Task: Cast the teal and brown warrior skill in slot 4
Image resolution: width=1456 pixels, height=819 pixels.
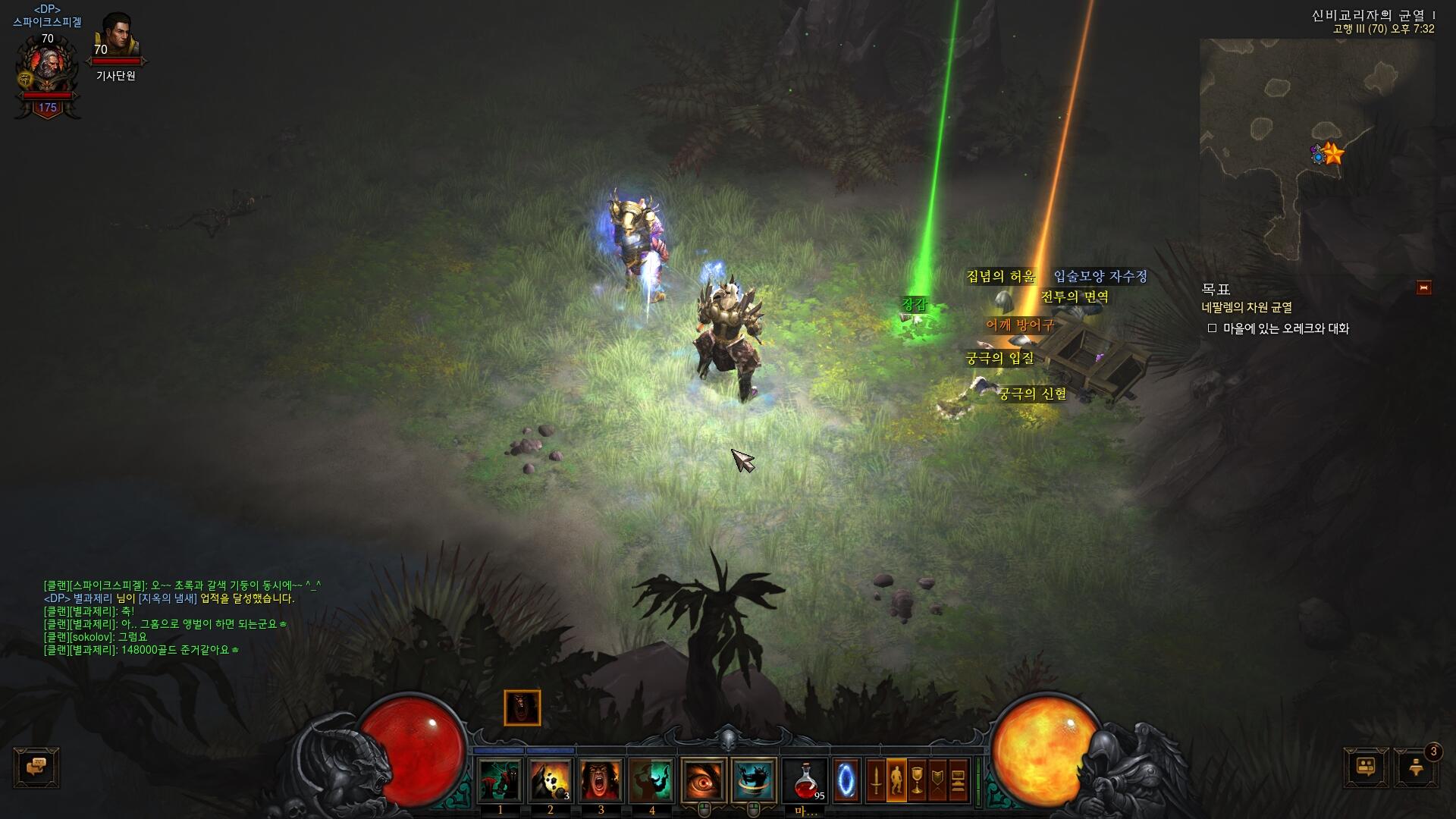Action: [x=651, y=780]
